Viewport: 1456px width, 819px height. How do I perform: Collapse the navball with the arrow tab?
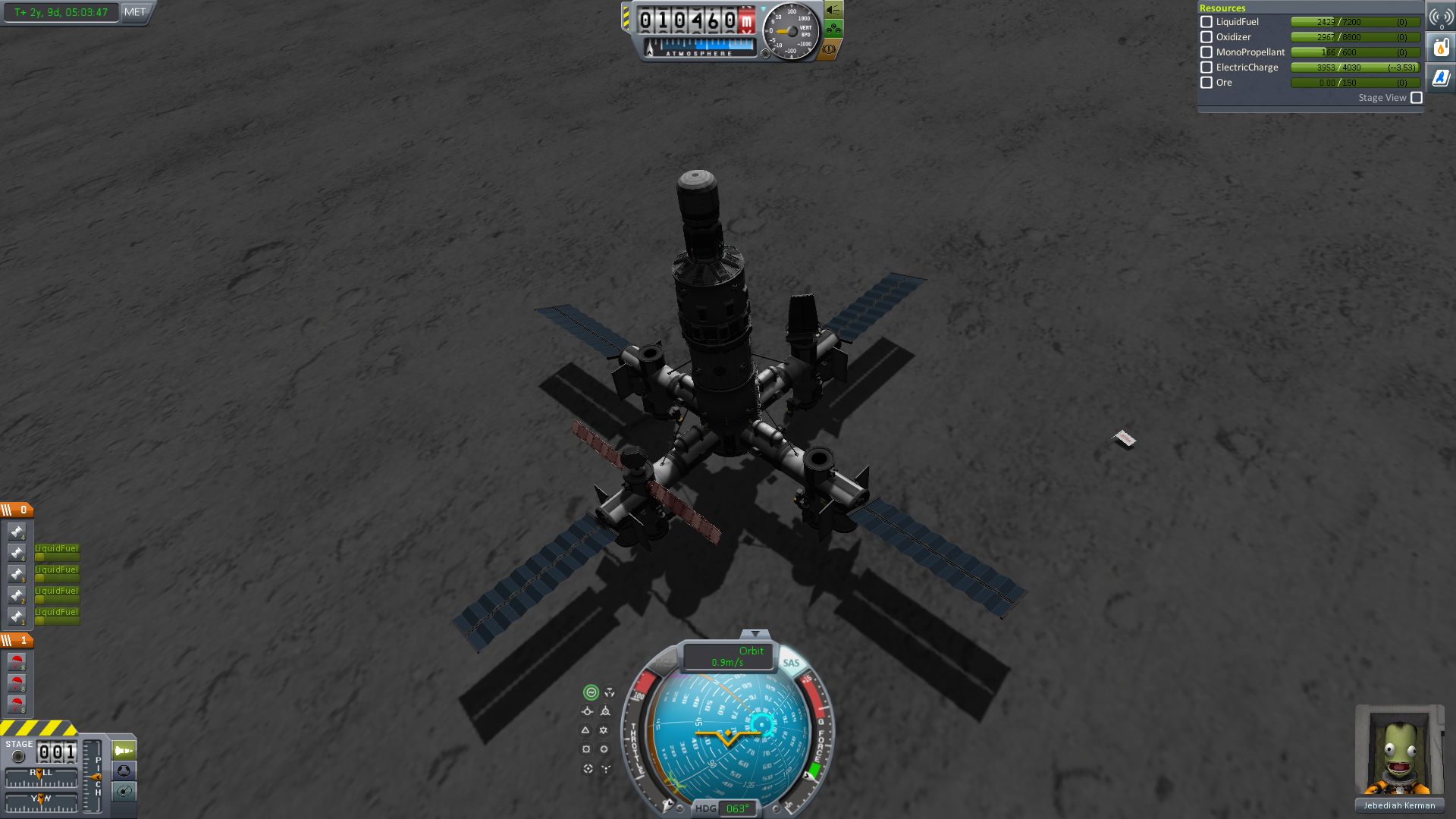pyautogui.click(x=755, y=633)
